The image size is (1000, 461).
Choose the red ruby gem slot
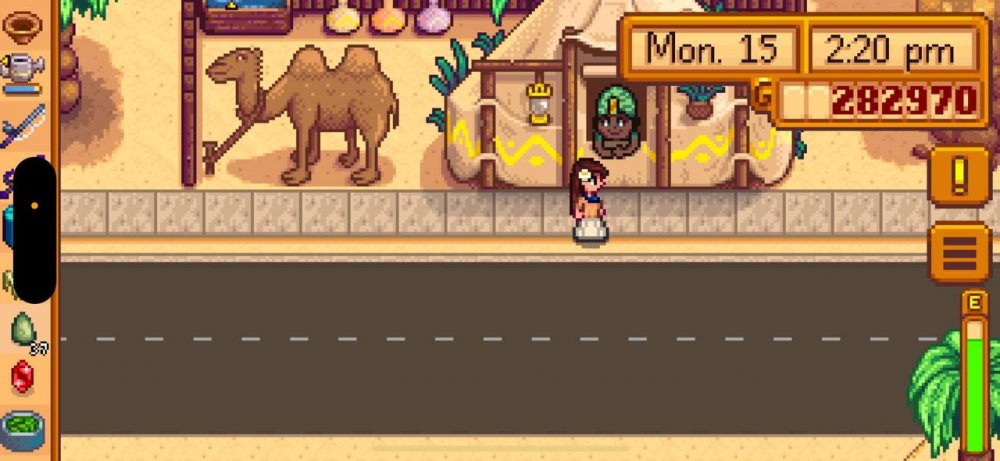click(22, 377)
